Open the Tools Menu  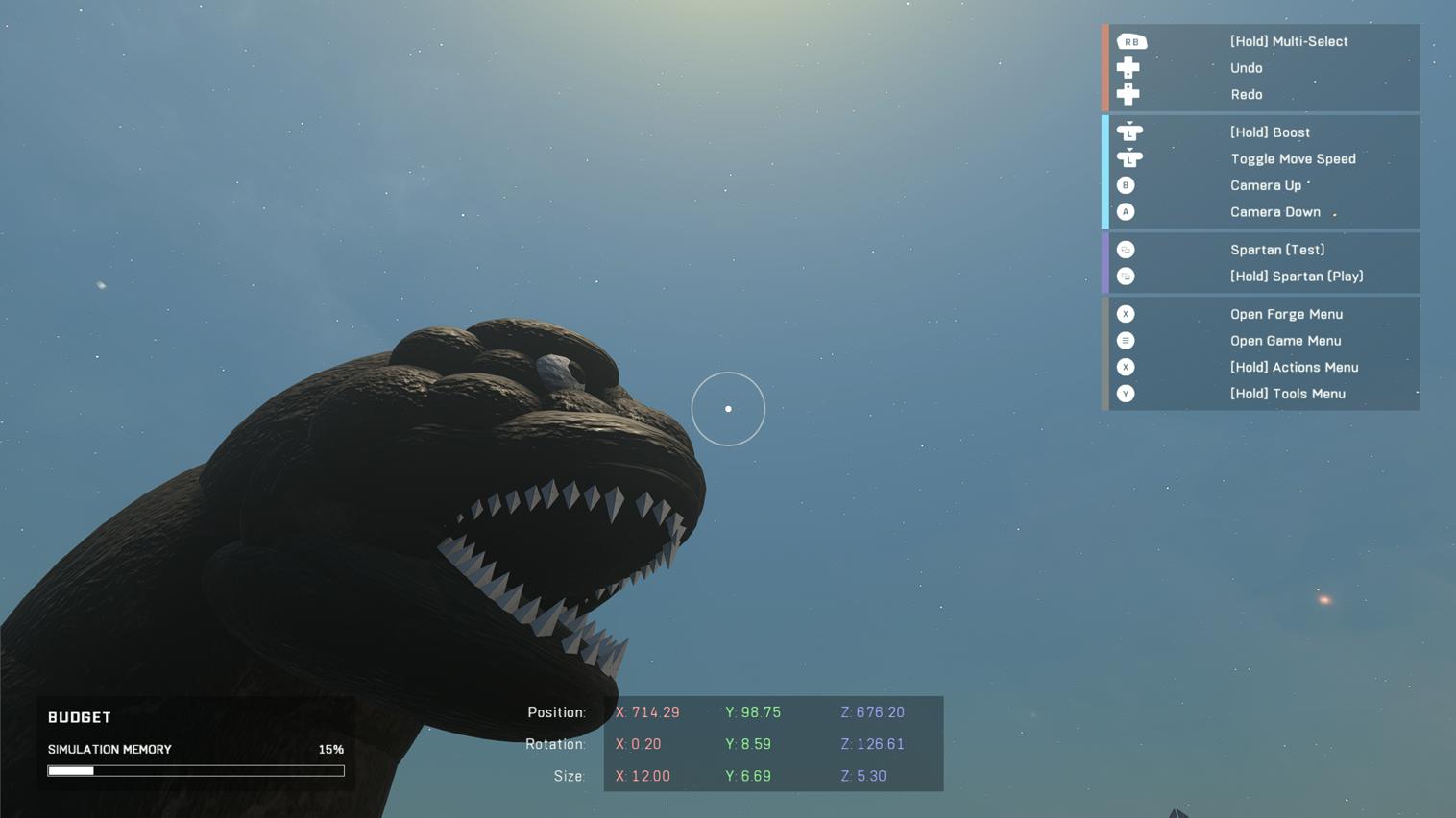[x=1288, y=393]
